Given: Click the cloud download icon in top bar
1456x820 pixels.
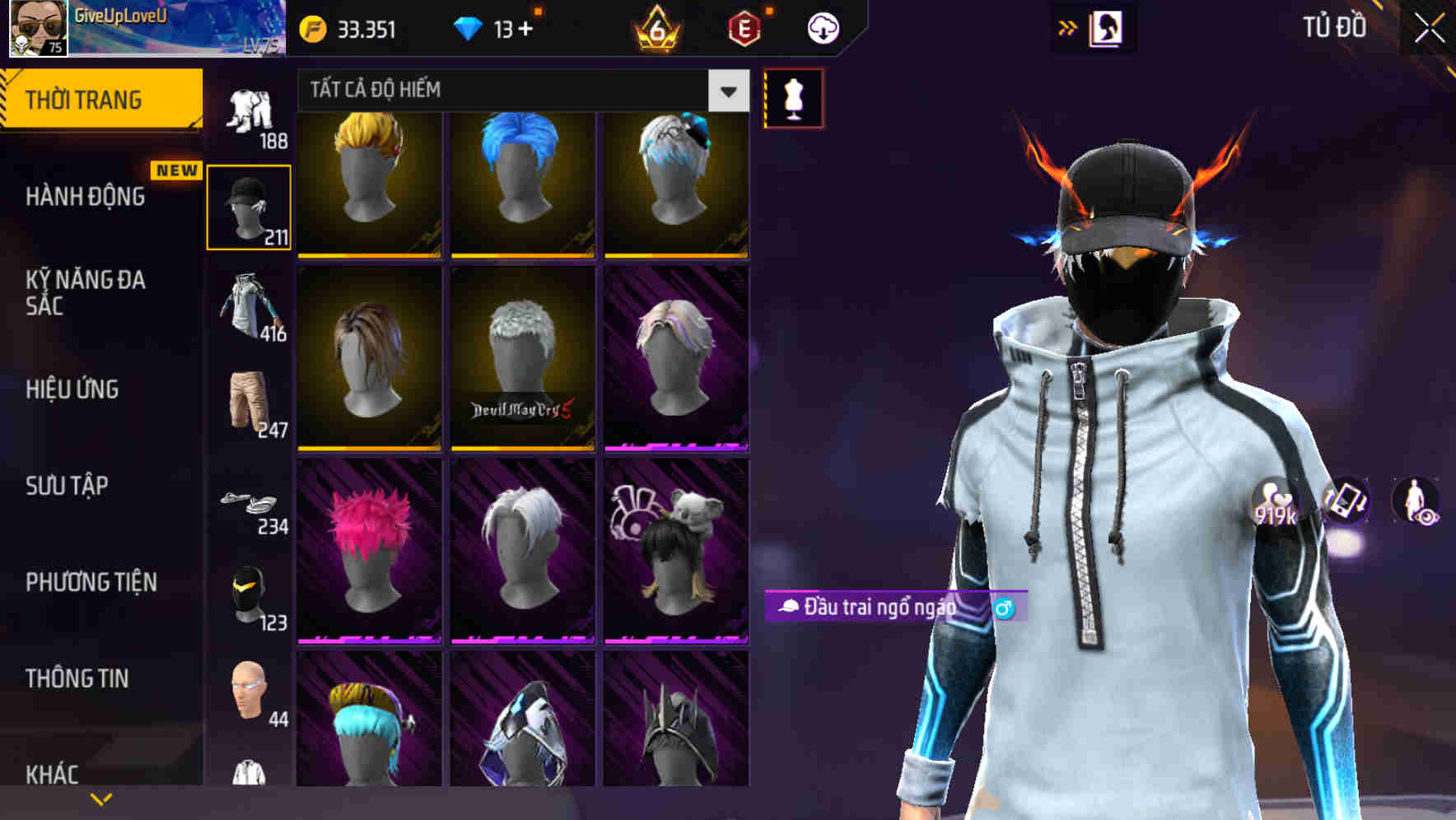Looking at the screenshot, I should click(x=823, y=27).
